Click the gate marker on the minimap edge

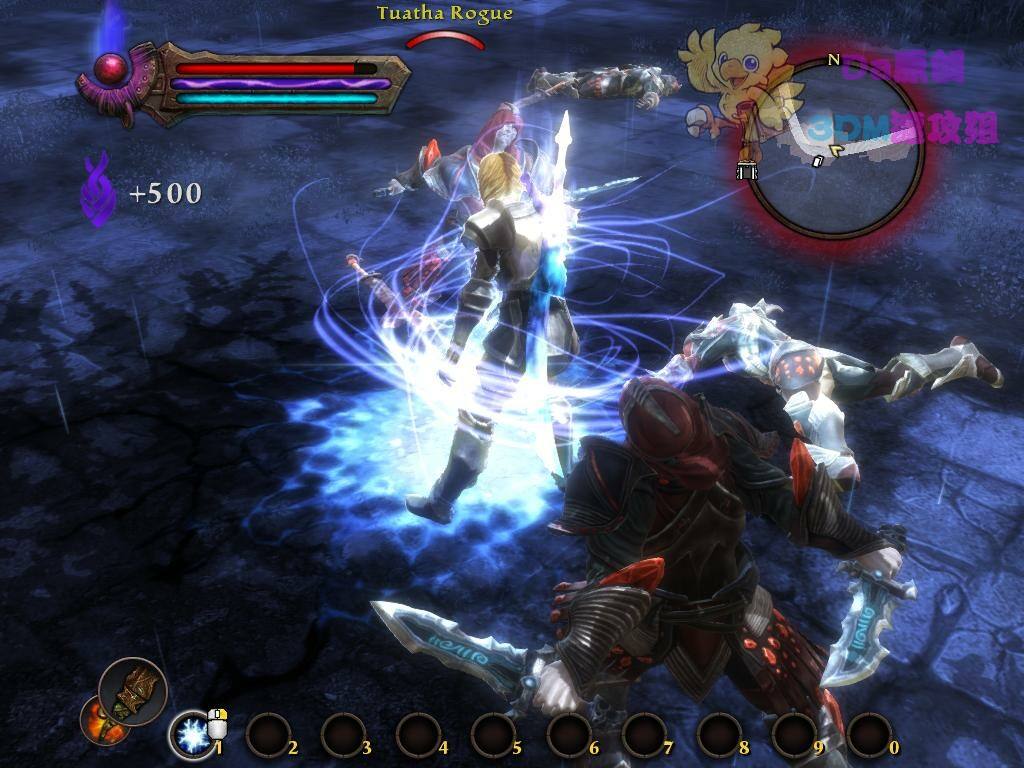(747, 171)
